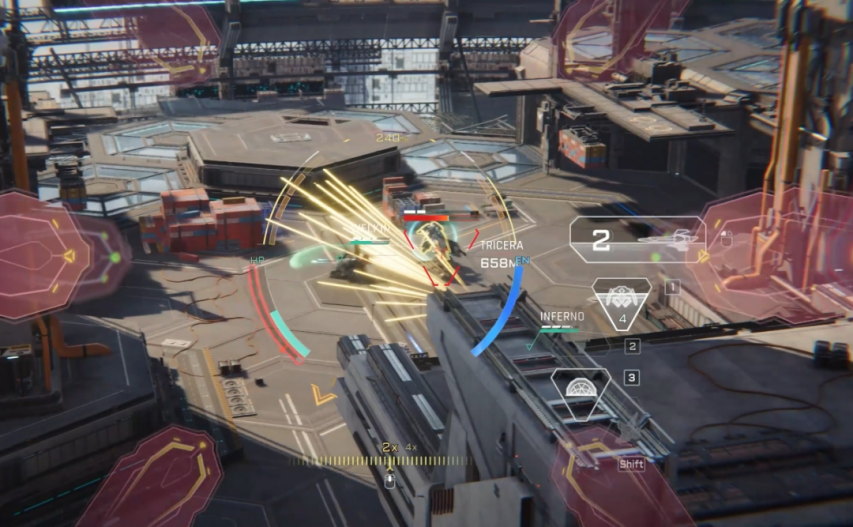The image size is (853, 527).
Task: Select the 4x zoom level label
Action: pyautogui.click(x=408, y=445)
